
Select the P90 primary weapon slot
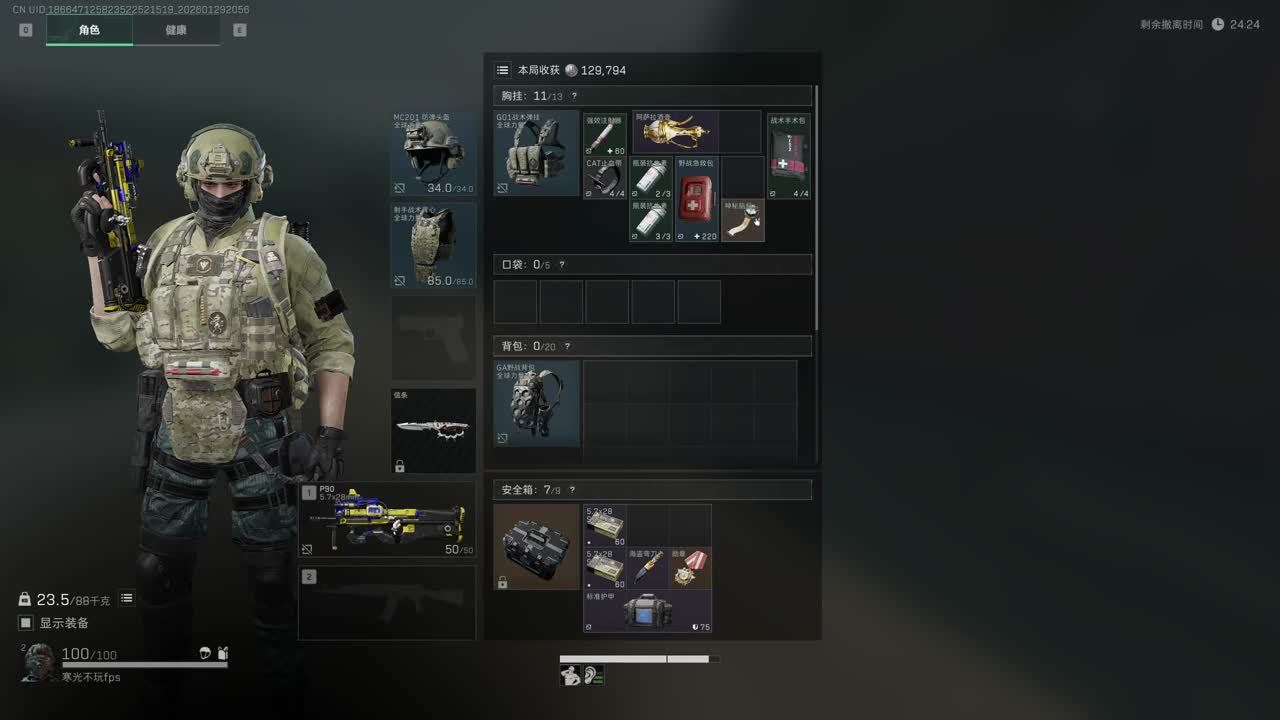[387, 520]
